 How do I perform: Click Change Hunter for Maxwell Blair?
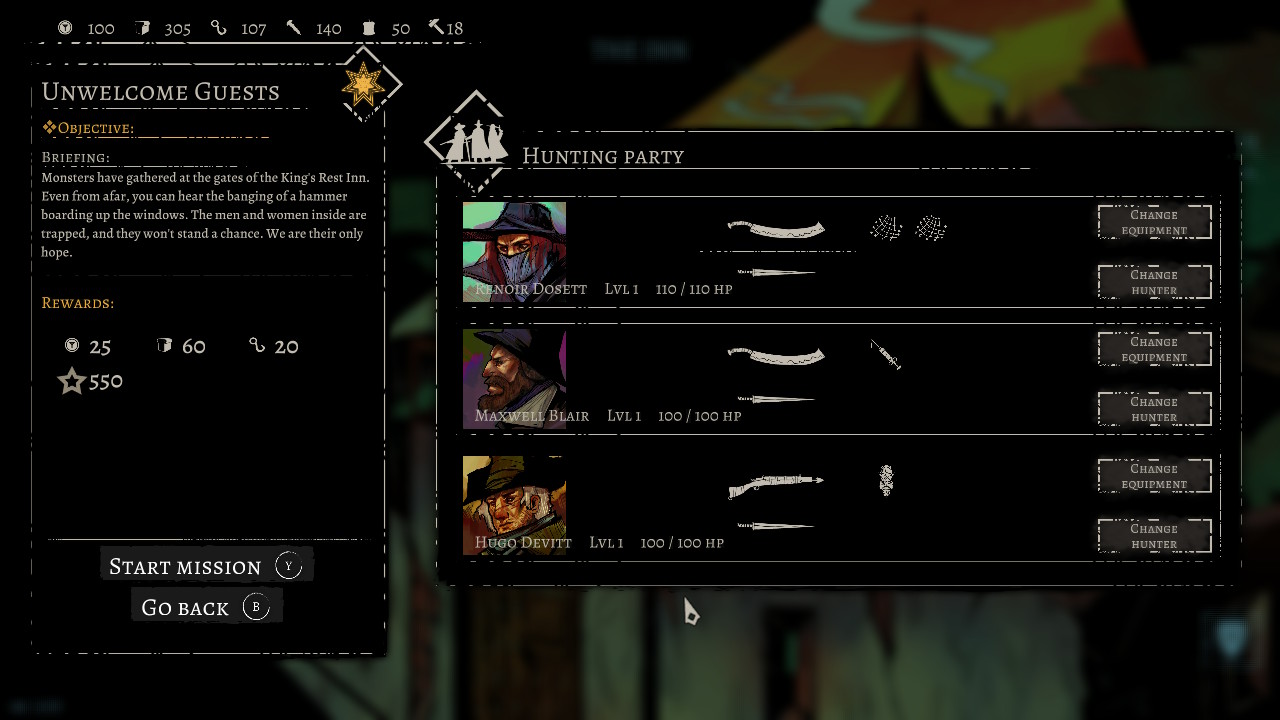click(x=1154, y=408)
